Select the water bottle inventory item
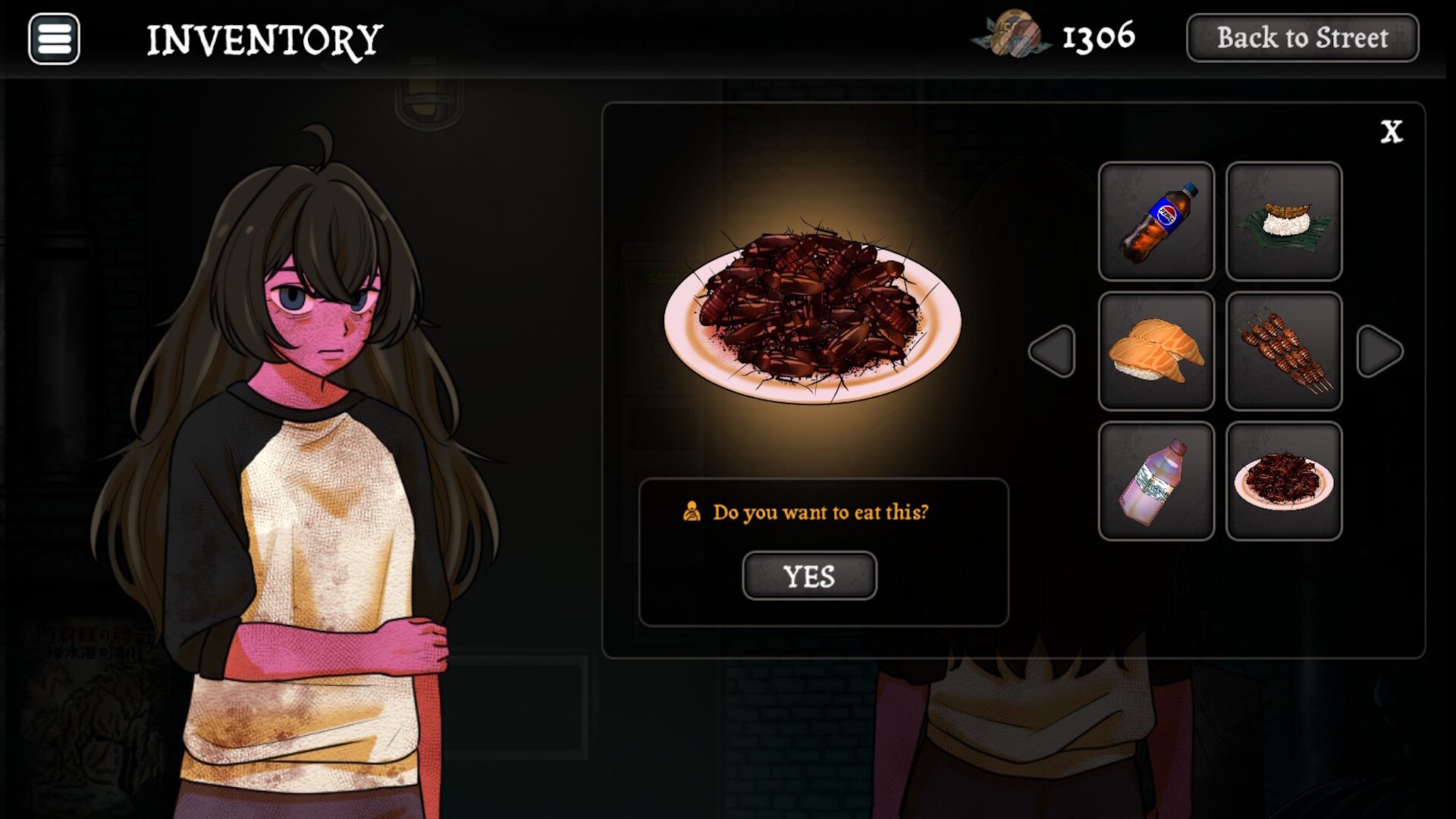This screenshot has width=1456, height=819. 1156,480
